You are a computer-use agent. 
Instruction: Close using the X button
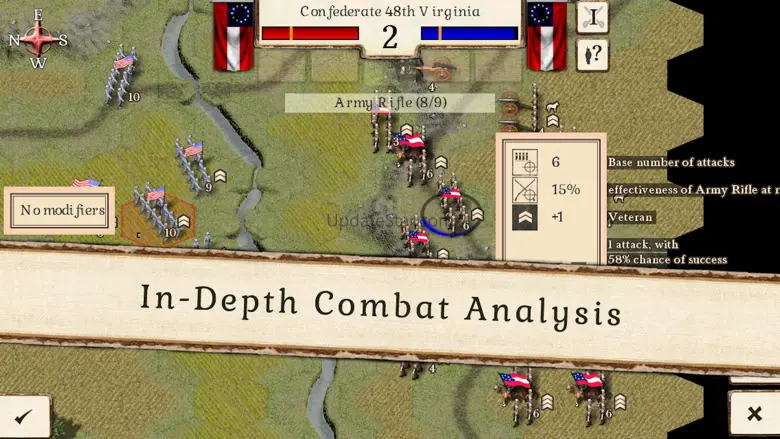point(754,413)
